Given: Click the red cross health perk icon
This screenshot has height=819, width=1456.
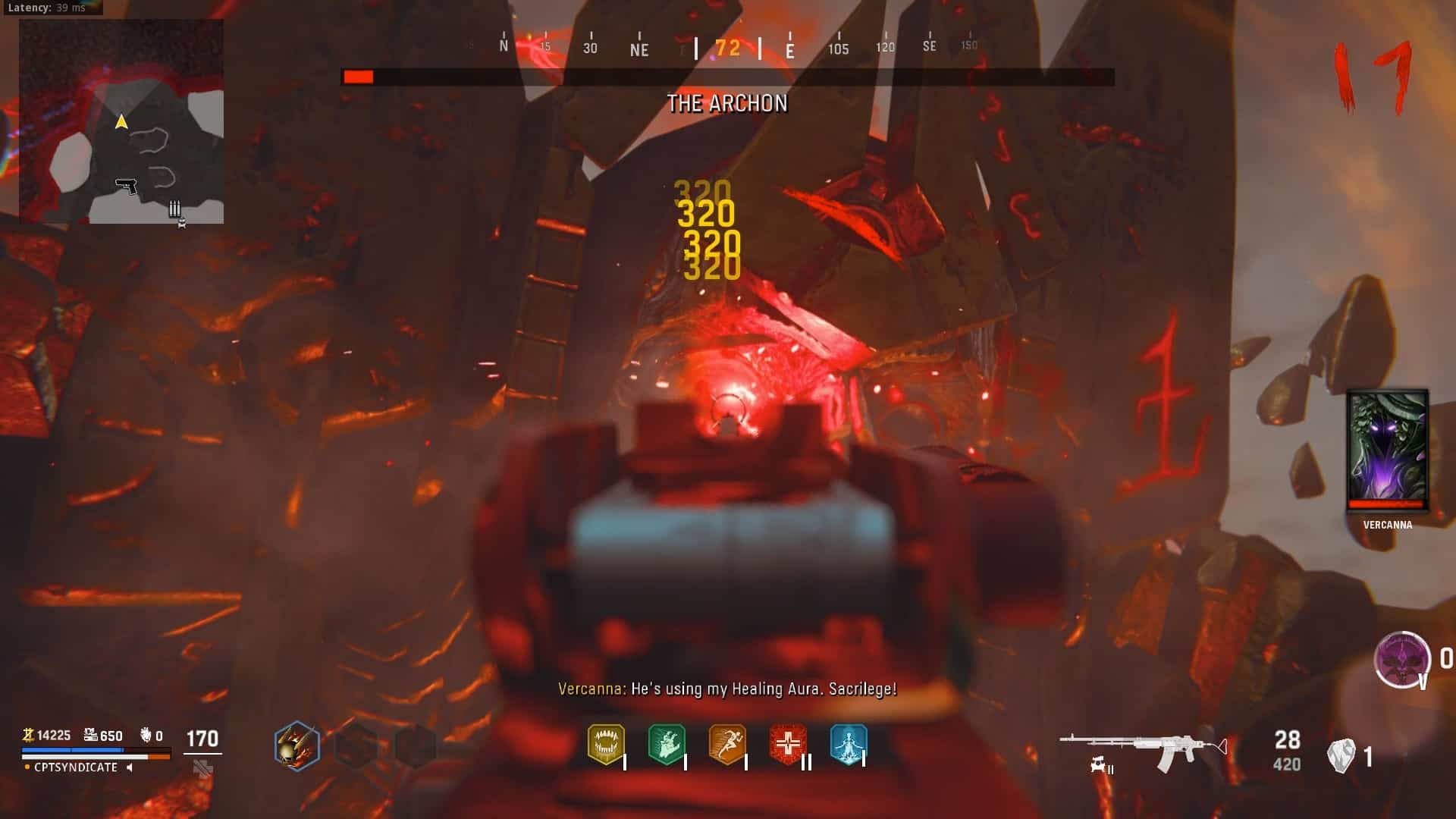Looking at the screenshot, I should (788, 744).
